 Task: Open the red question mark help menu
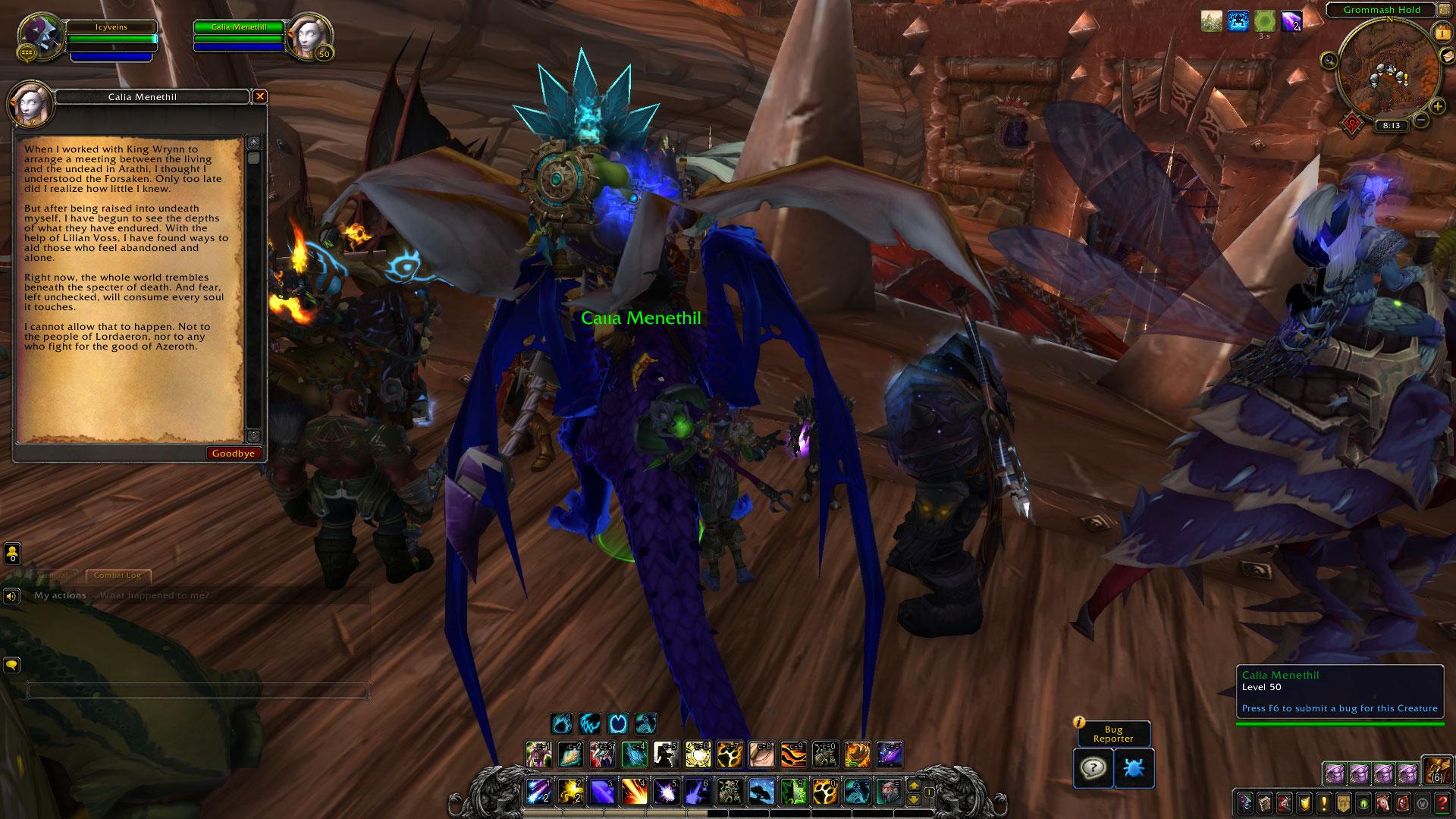(x=1442, y=802)
